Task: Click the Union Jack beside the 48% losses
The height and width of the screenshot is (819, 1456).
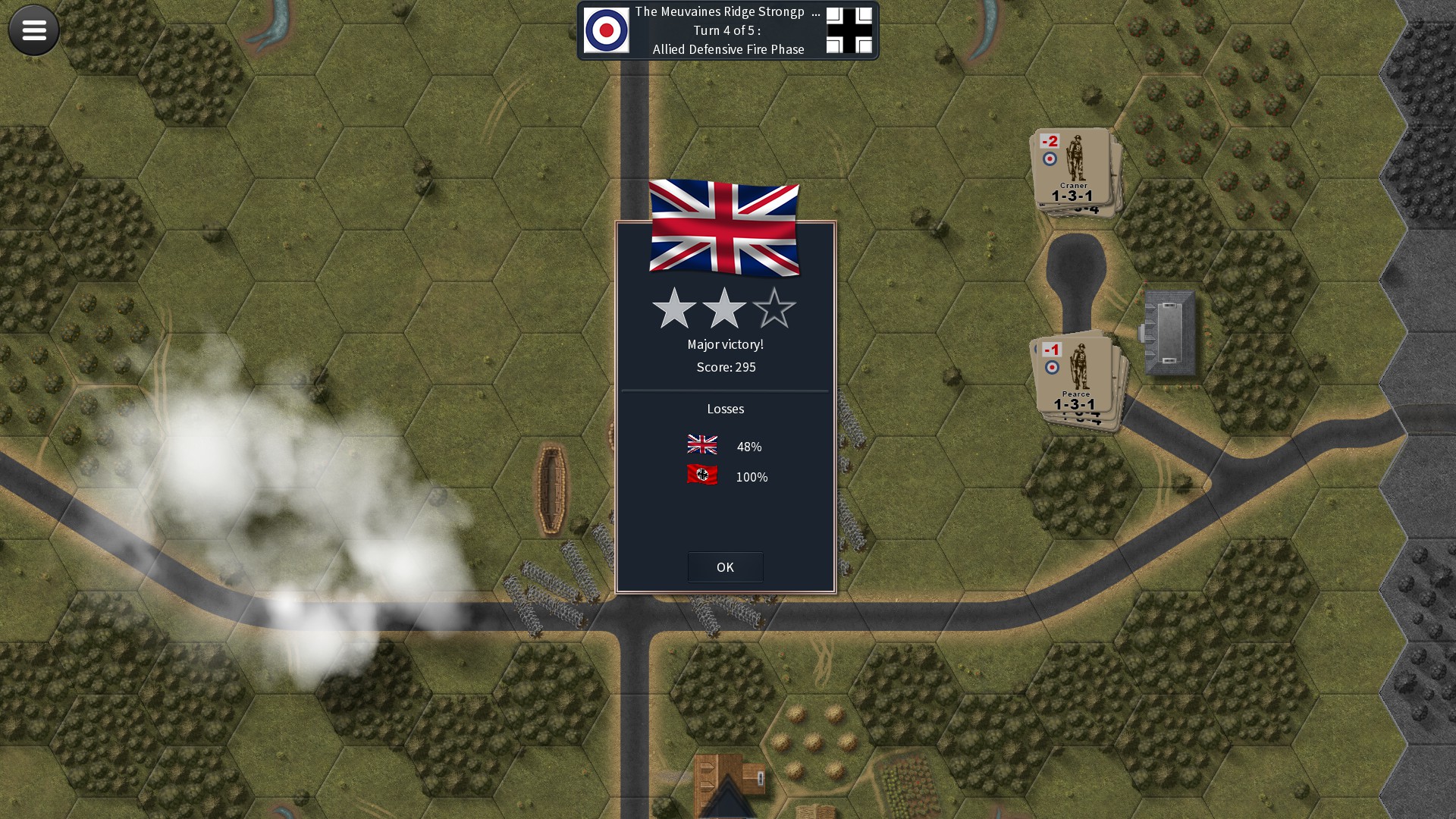Action: click(x=702, y=446)
